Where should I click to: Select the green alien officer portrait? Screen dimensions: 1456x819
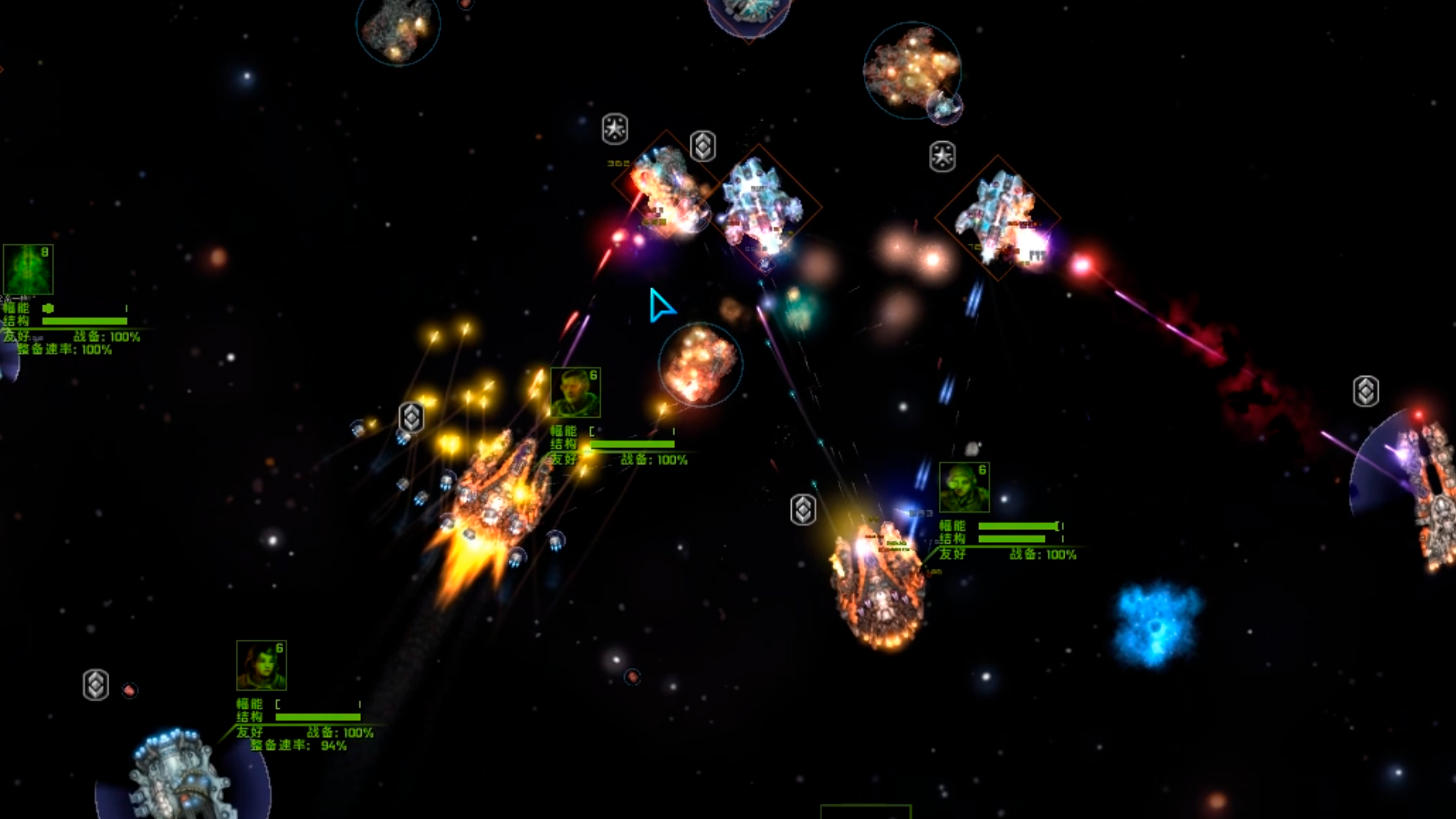pos(28,269)
